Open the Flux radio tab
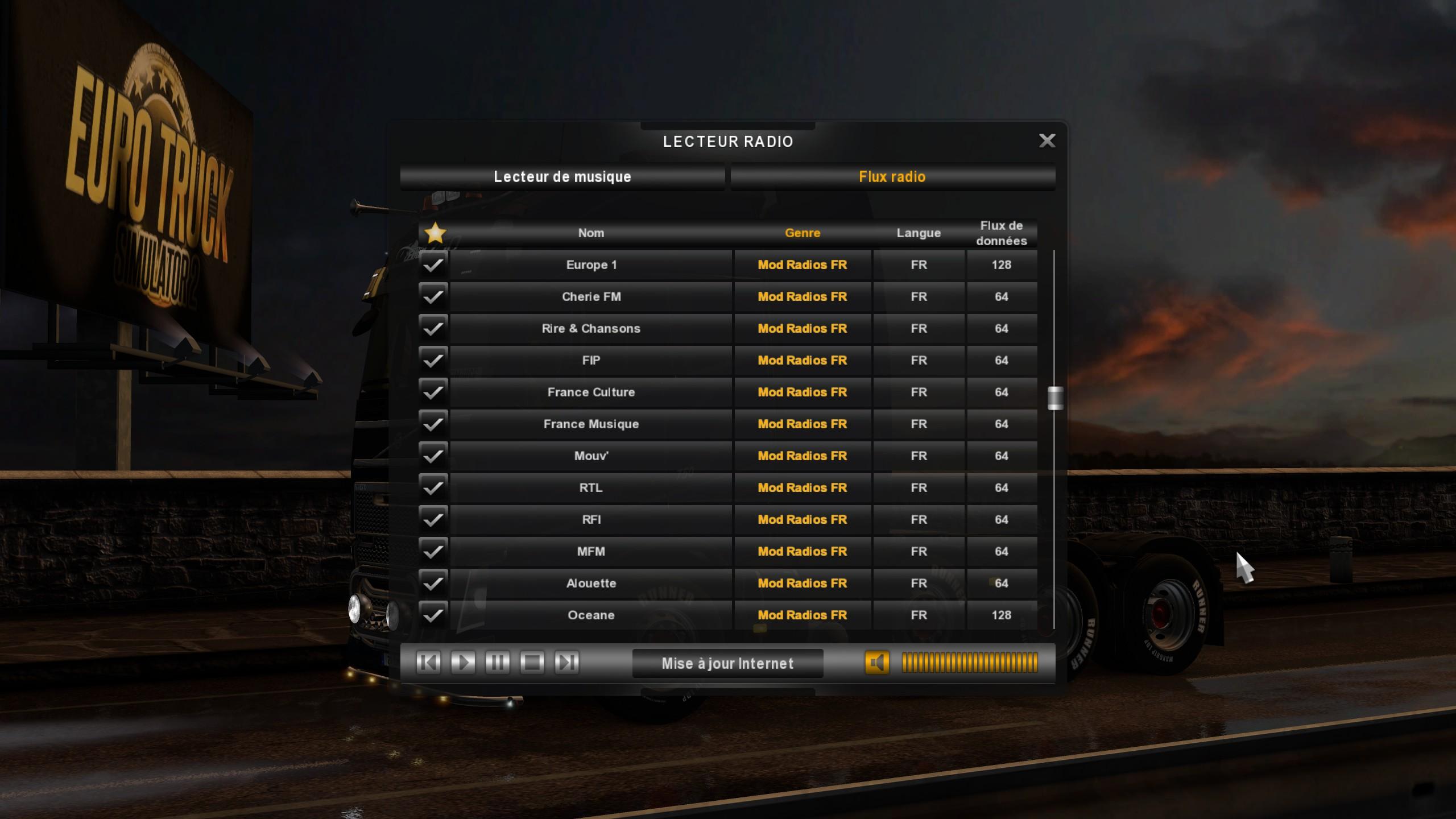This screenshot has width=1456, height=819. [892, 177]
